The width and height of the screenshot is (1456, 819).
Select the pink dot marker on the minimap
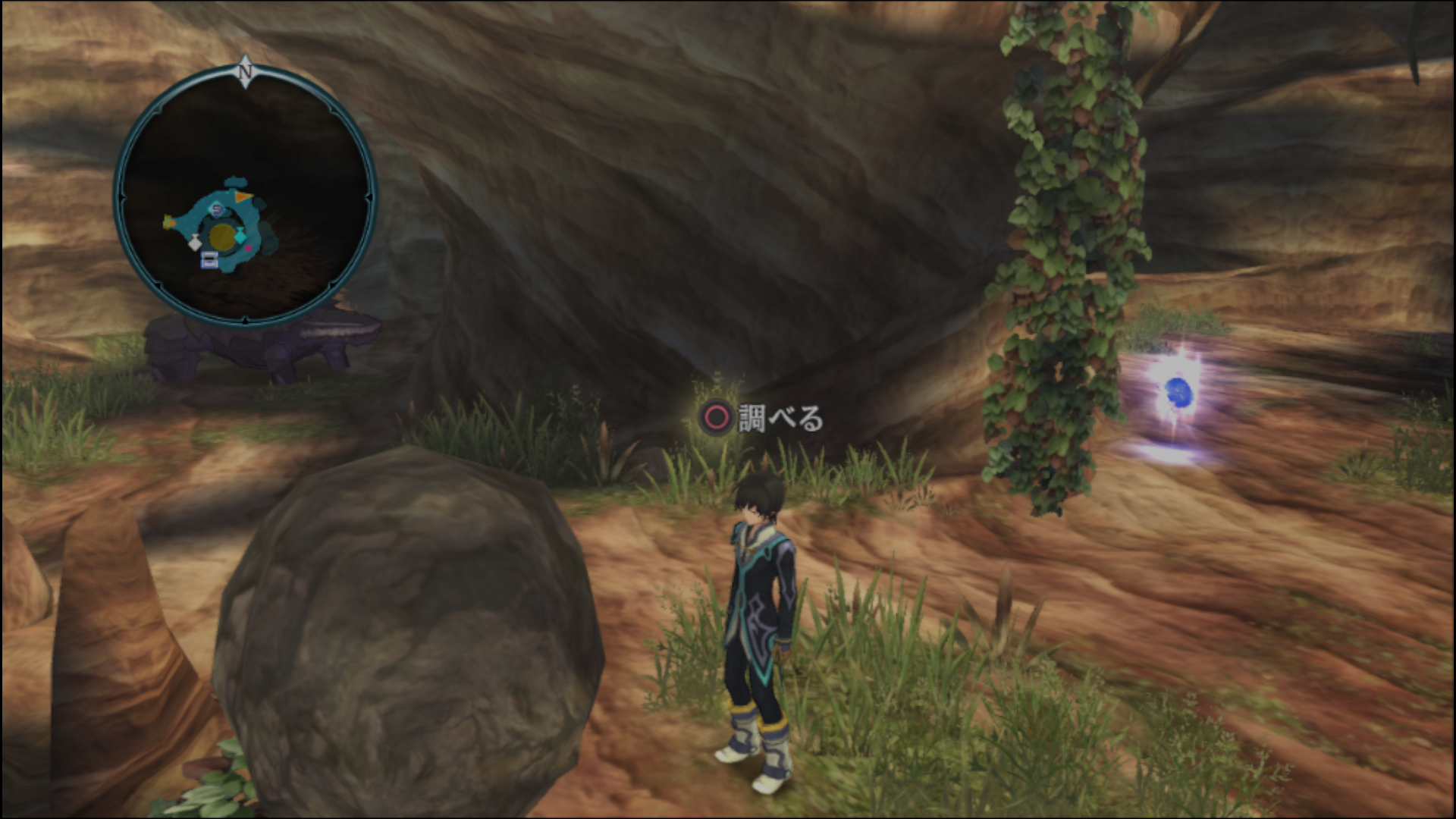click(x=248, y=248)
